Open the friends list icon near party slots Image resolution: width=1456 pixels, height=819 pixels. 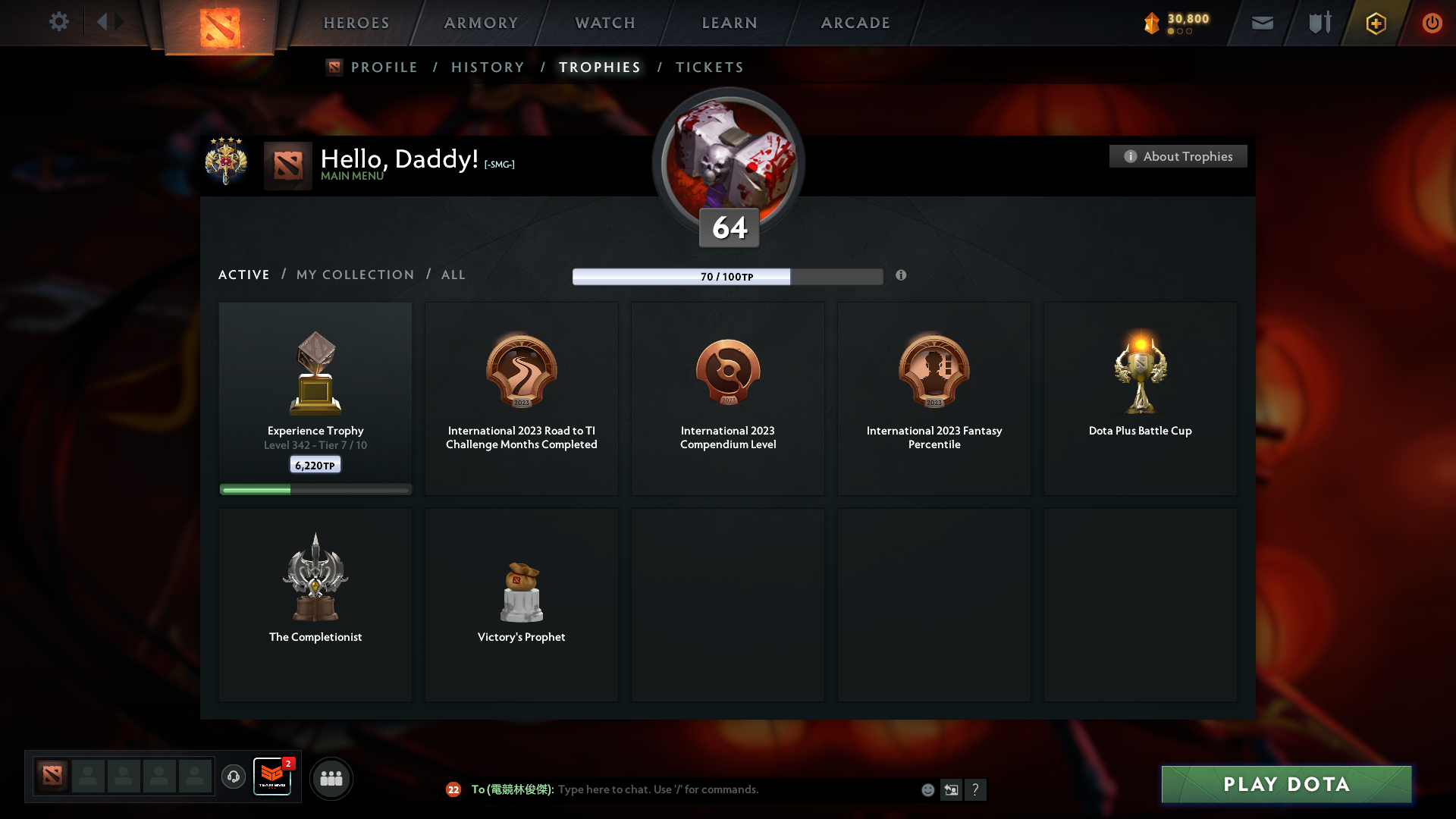tap(331, 778)
